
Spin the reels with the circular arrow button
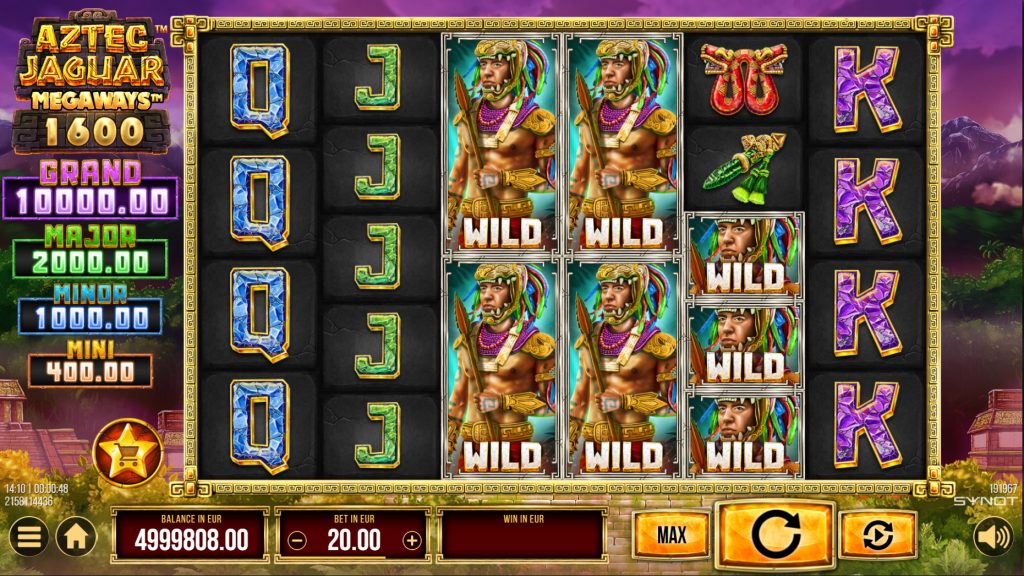click(x=775, y=536)
